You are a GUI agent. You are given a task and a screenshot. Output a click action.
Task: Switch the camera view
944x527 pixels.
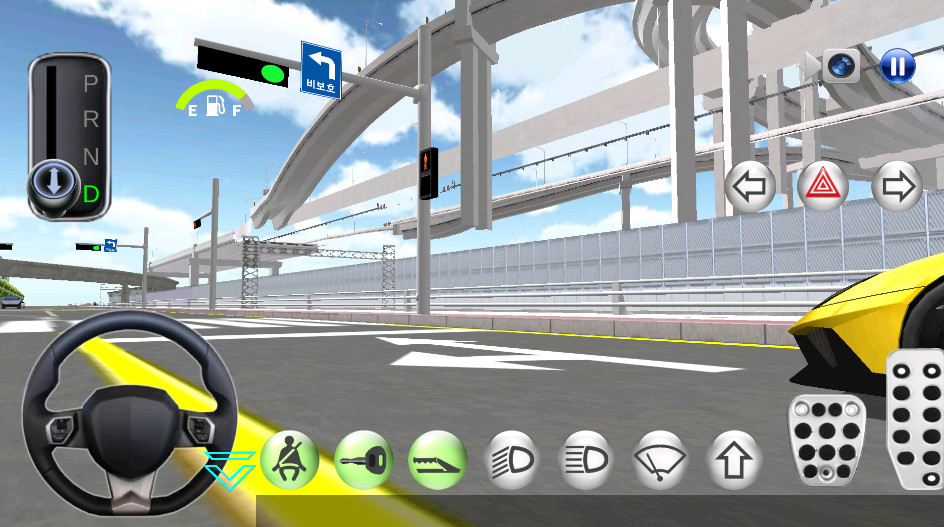[x=842, y=66]
